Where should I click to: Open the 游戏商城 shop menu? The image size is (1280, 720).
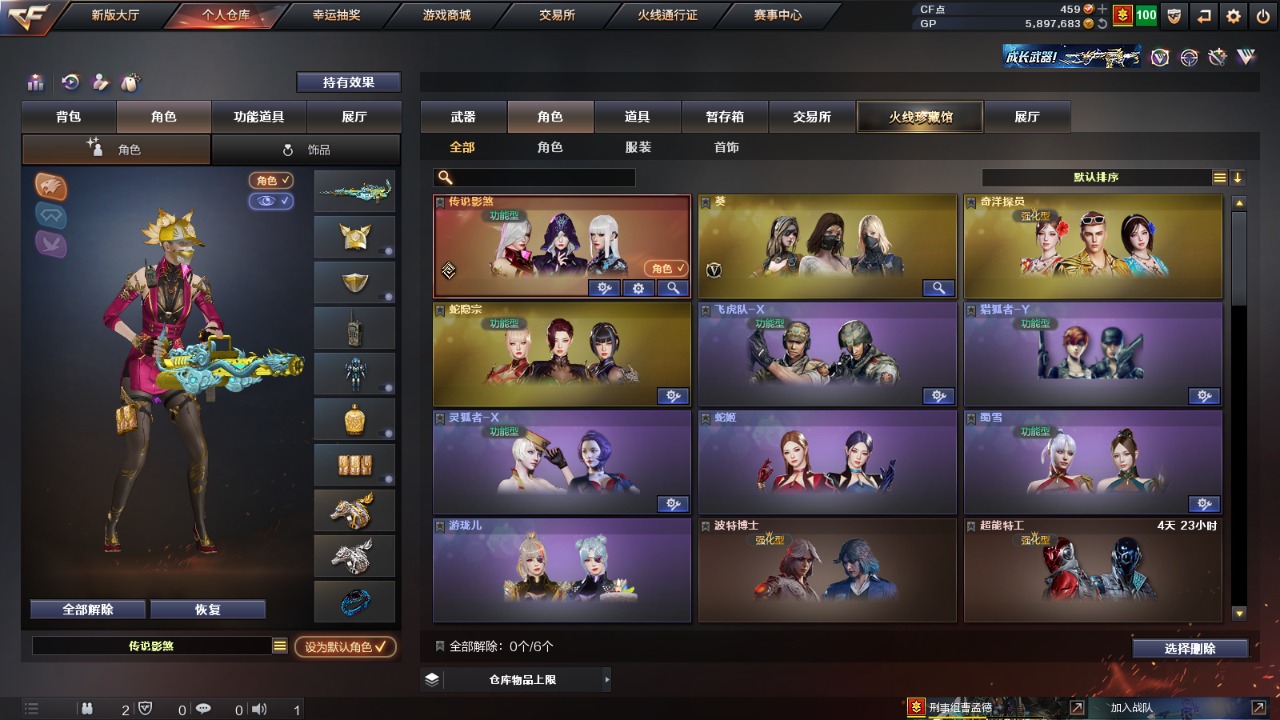[446, 15]
